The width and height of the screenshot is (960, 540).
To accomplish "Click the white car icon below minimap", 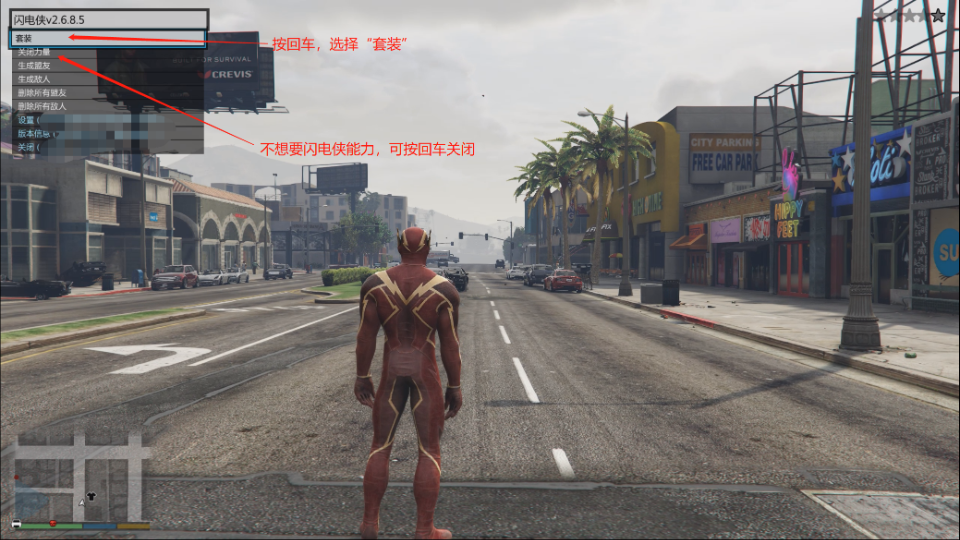I will point(16,524).
